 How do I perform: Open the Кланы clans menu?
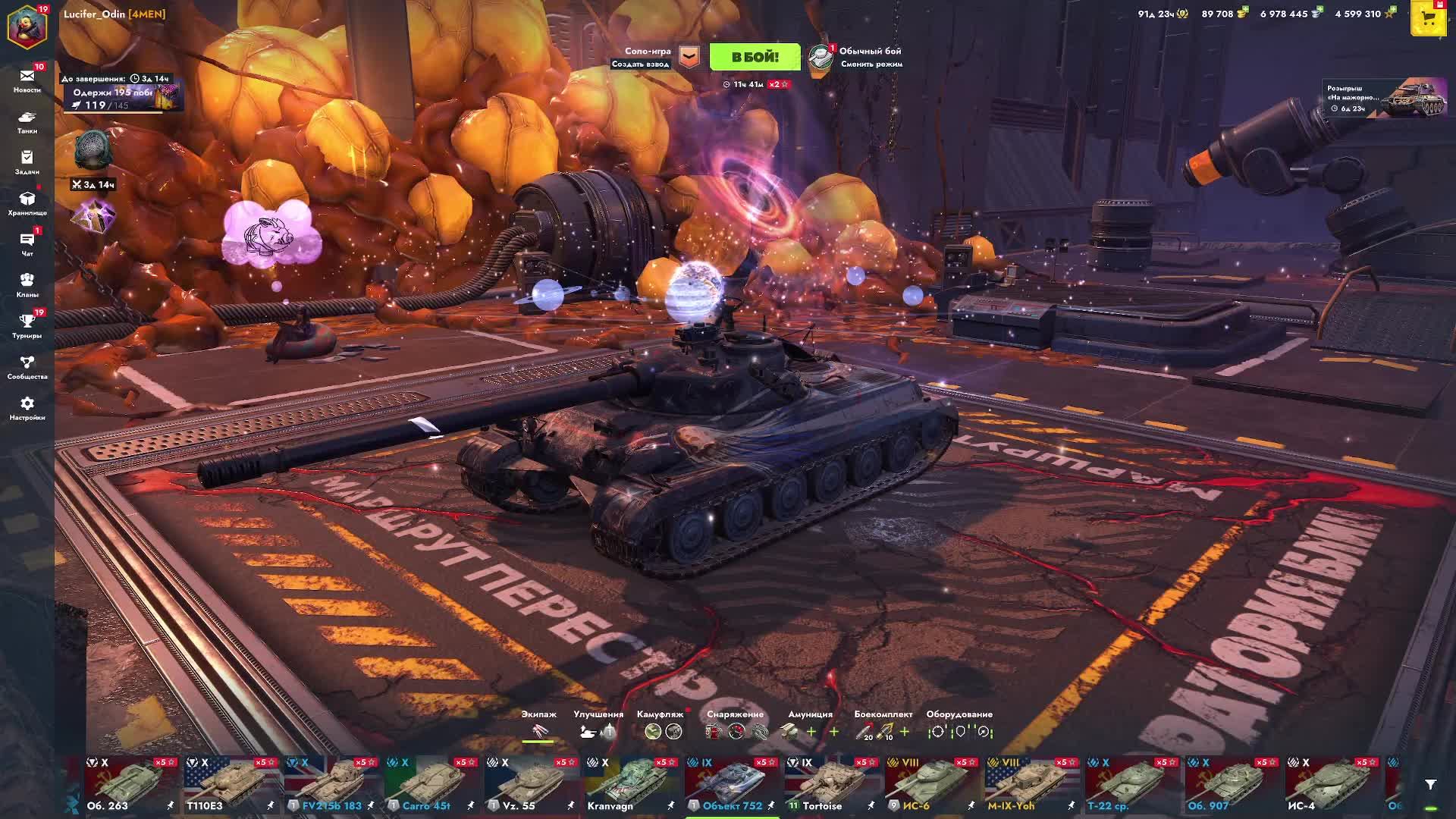coord(27,285)
